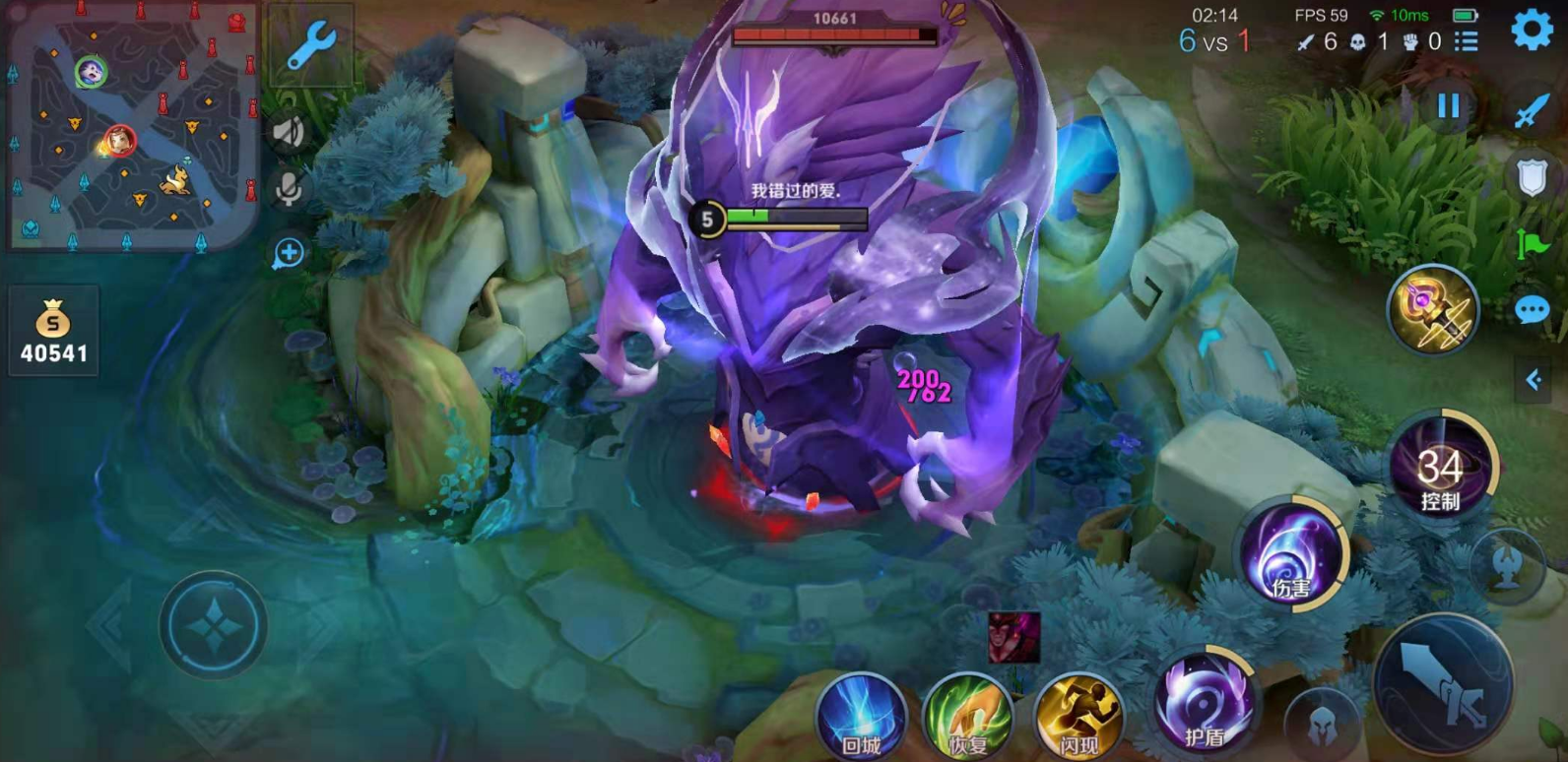Use the 回城 recall ability

pos(861,717)
